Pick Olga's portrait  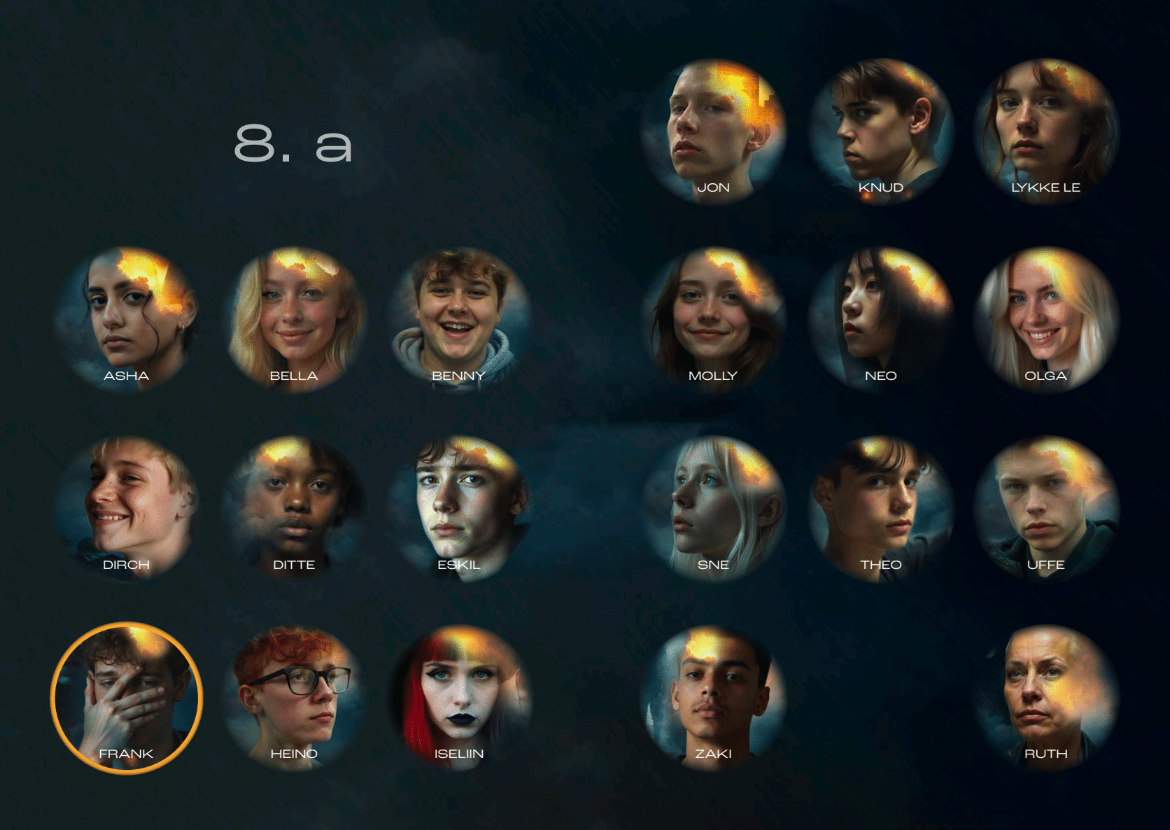[1046, 320]
